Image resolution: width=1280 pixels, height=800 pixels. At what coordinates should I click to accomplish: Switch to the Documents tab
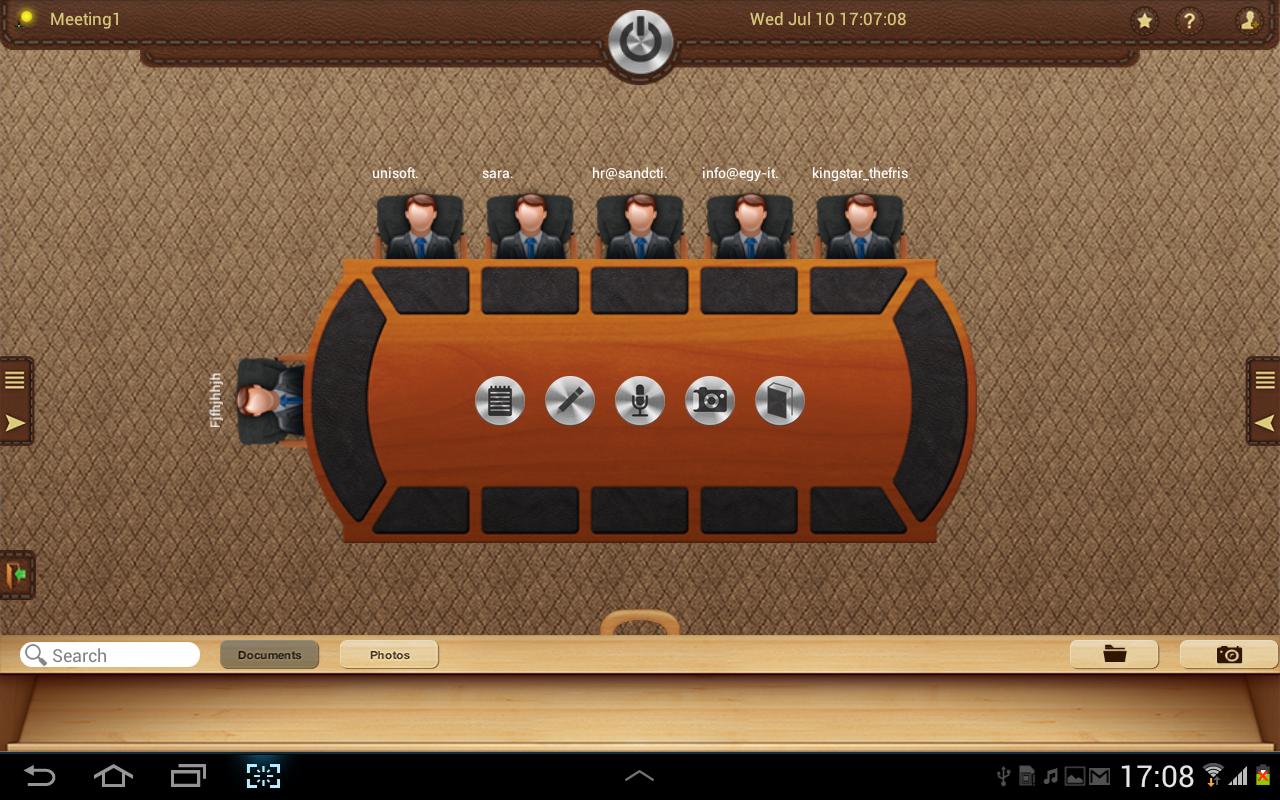(x=269, y=654)
